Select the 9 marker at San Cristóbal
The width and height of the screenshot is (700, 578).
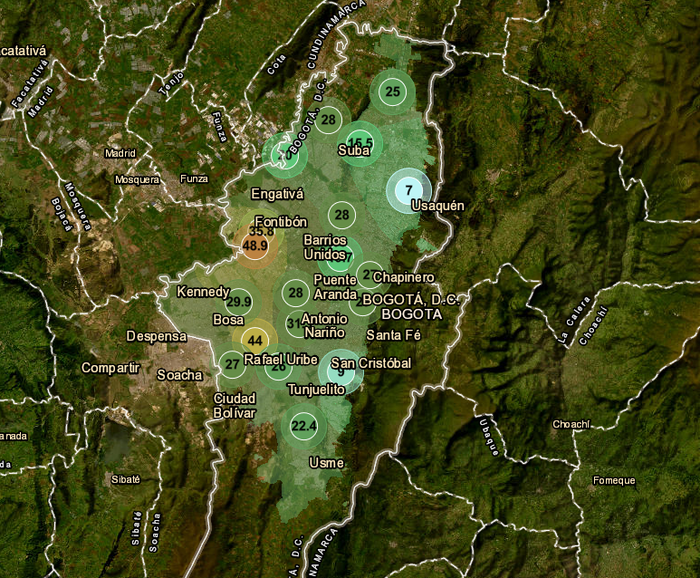[341, 372]
